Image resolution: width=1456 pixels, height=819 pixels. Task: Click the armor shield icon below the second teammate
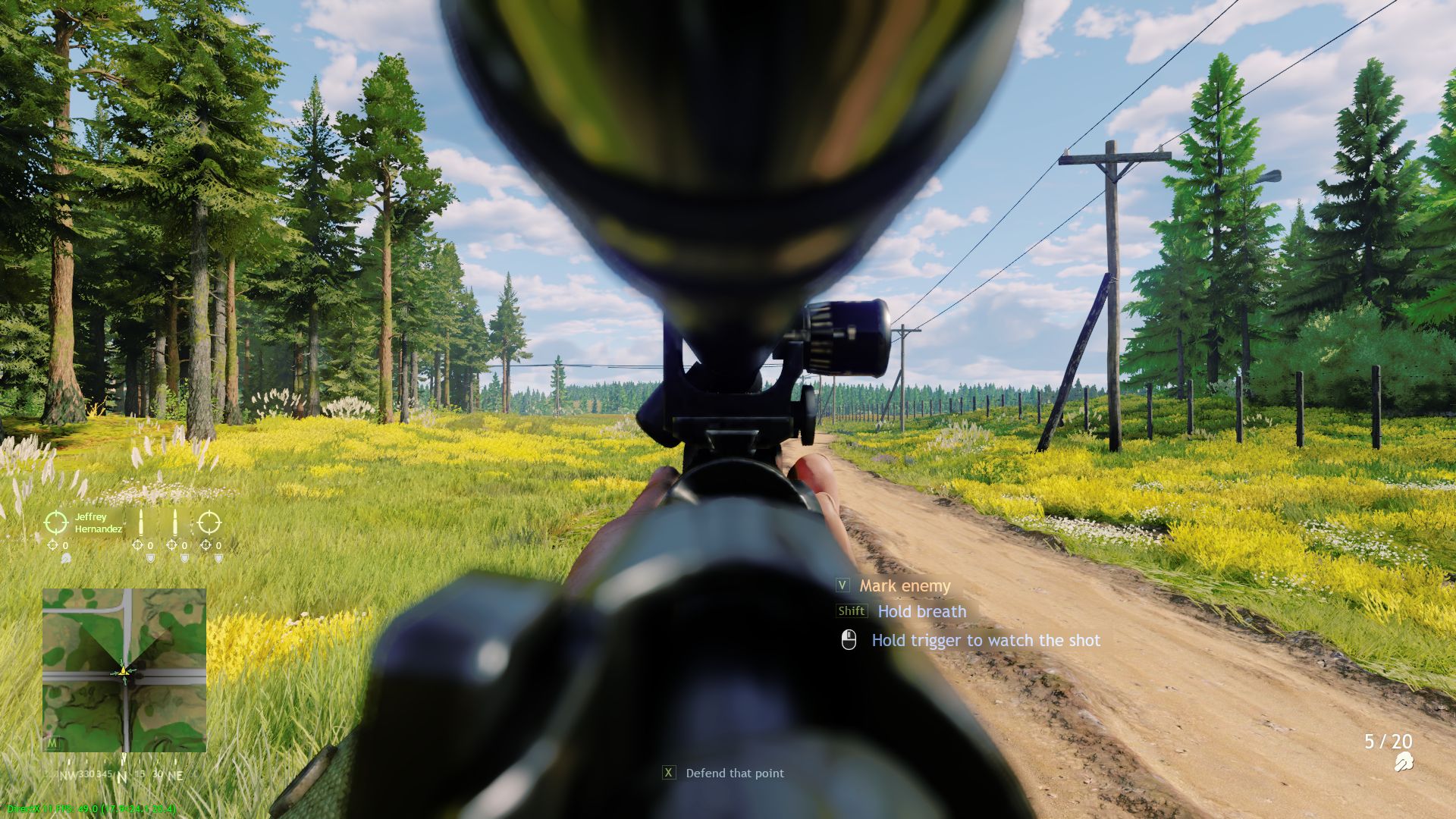185,559
